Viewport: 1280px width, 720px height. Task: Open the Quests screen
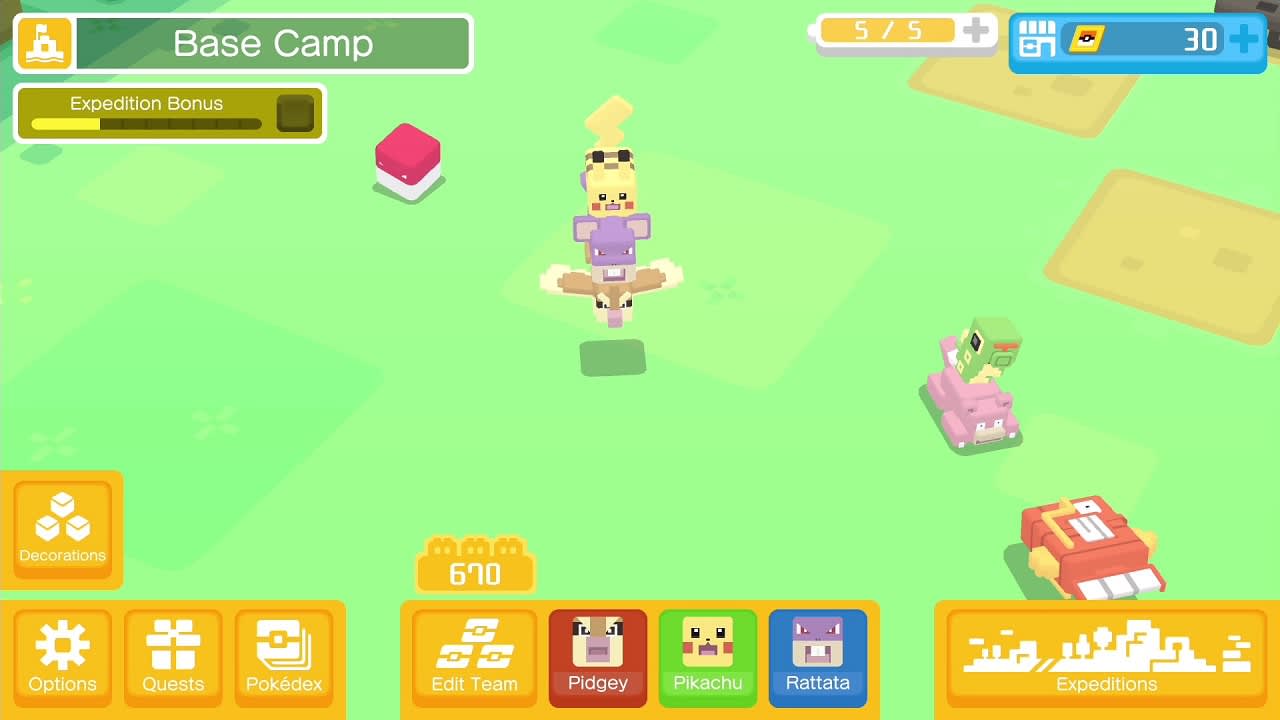[173, 657]
